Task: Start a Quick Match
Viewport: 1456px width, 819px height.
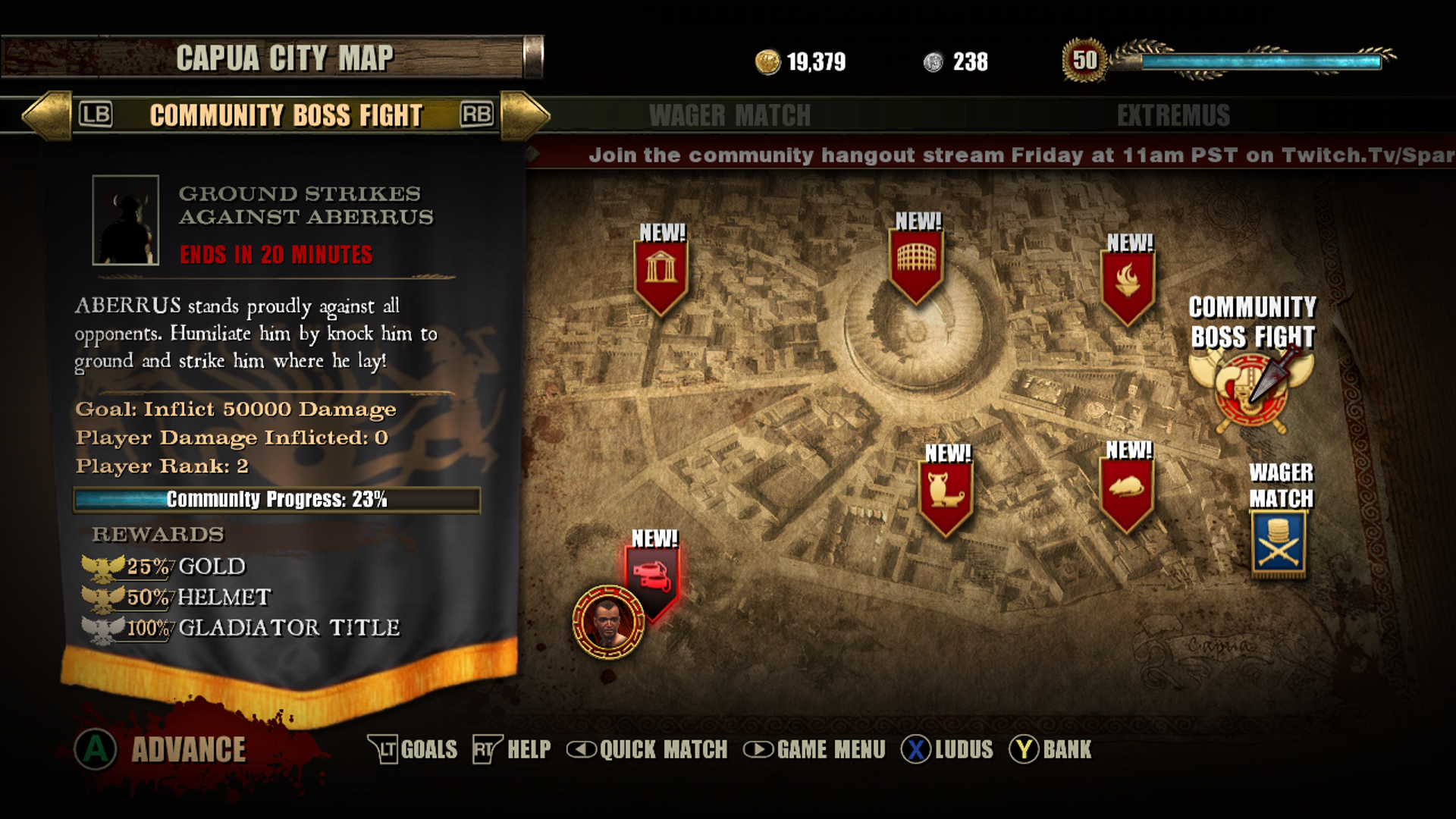Action: 647,750
